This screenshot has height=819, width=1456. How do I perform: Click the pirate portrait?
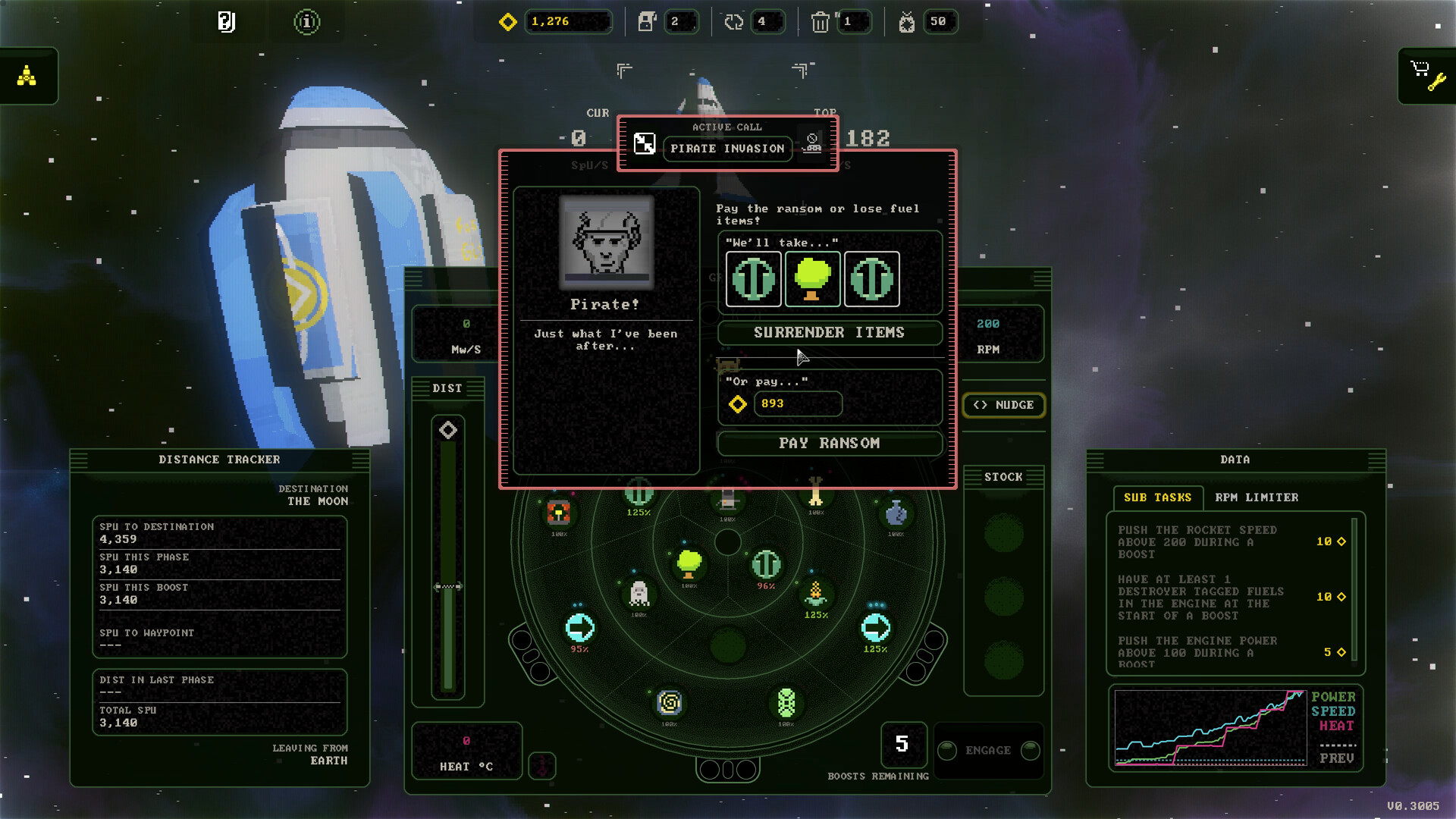pyautogui.click(x=606, y=242)
